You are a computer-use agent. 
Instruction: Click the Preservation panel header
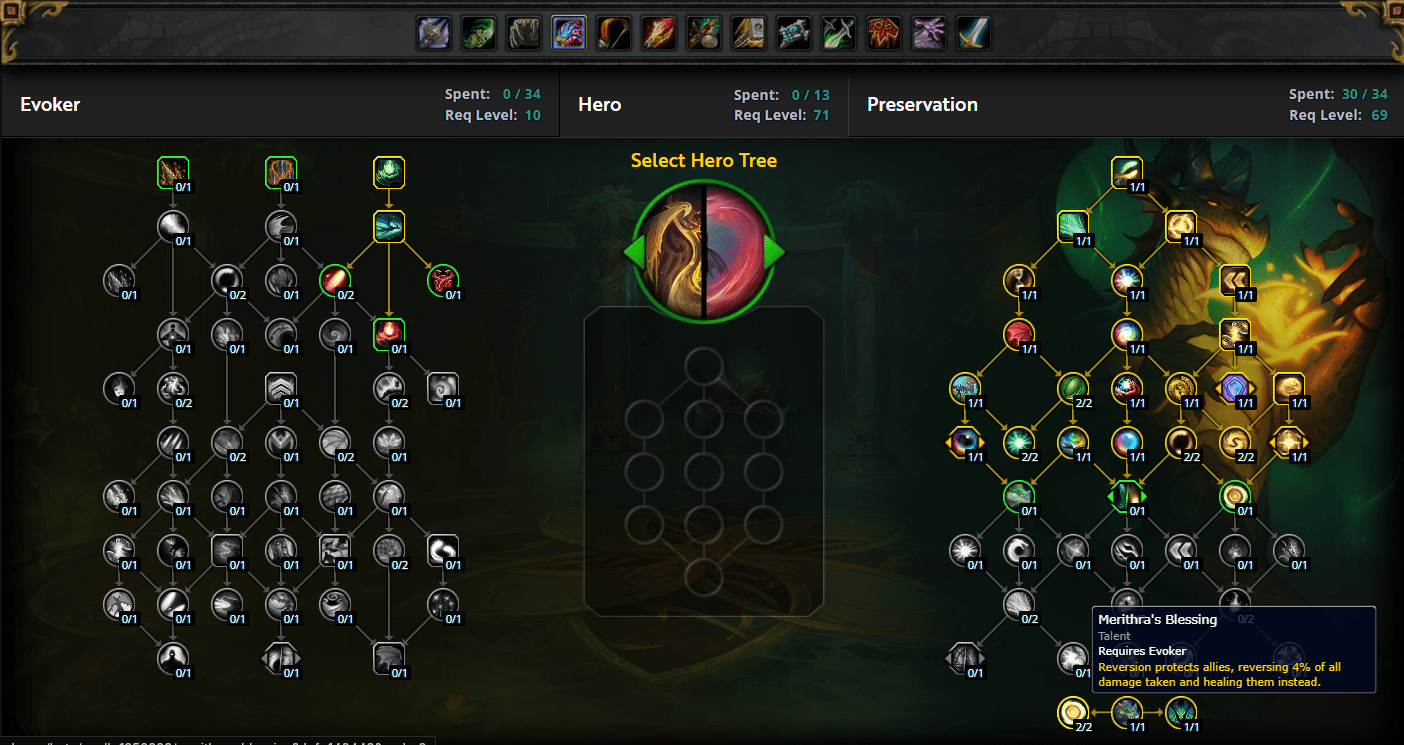tap(922, 104)
